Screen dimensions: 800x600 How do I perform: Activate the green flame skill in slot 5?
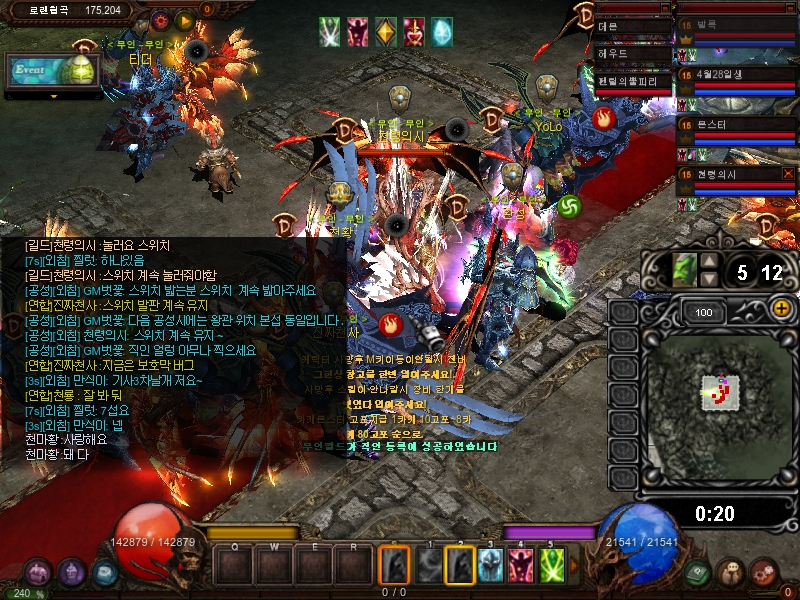[552, 566]
